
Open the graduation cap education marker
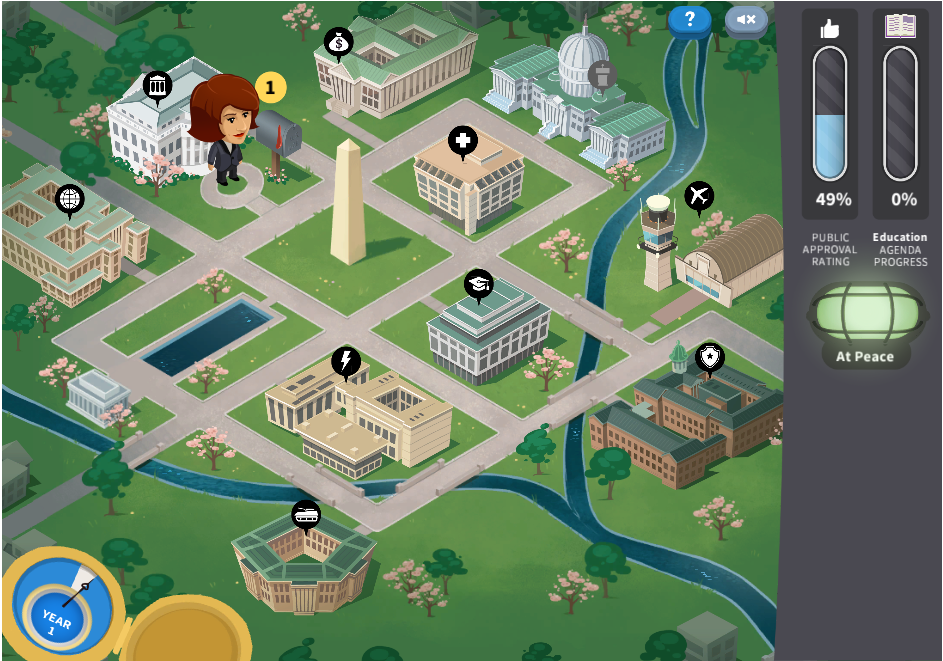pyautogui.click(x=479, y=284)
